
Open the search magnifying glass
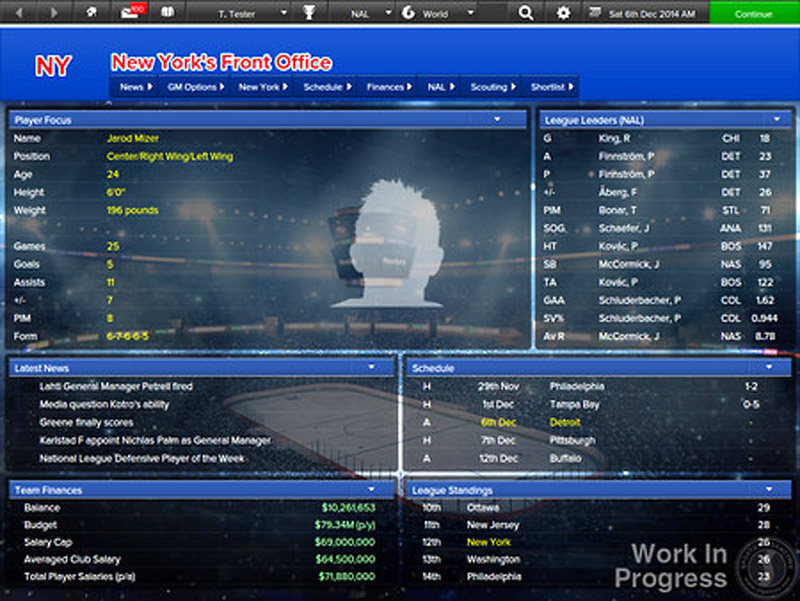(526, 14)
